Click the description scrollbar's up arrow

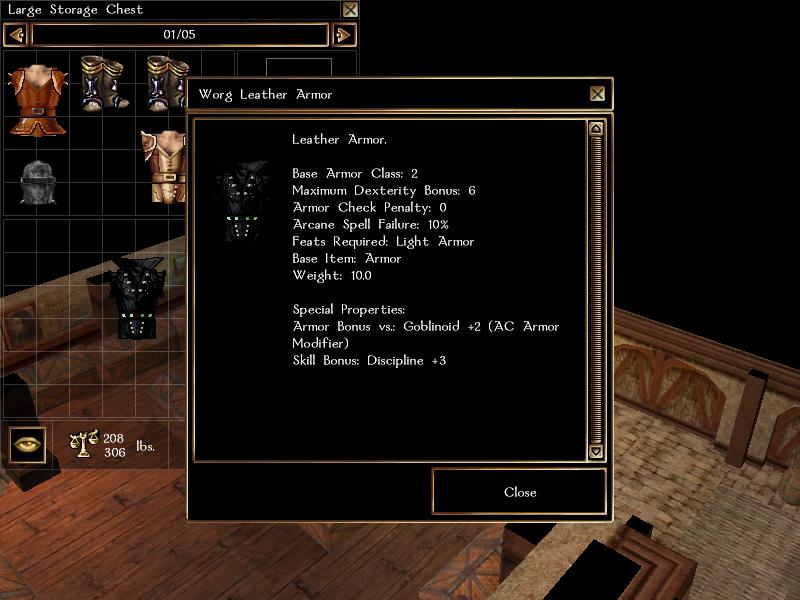[x=596, y=129]
